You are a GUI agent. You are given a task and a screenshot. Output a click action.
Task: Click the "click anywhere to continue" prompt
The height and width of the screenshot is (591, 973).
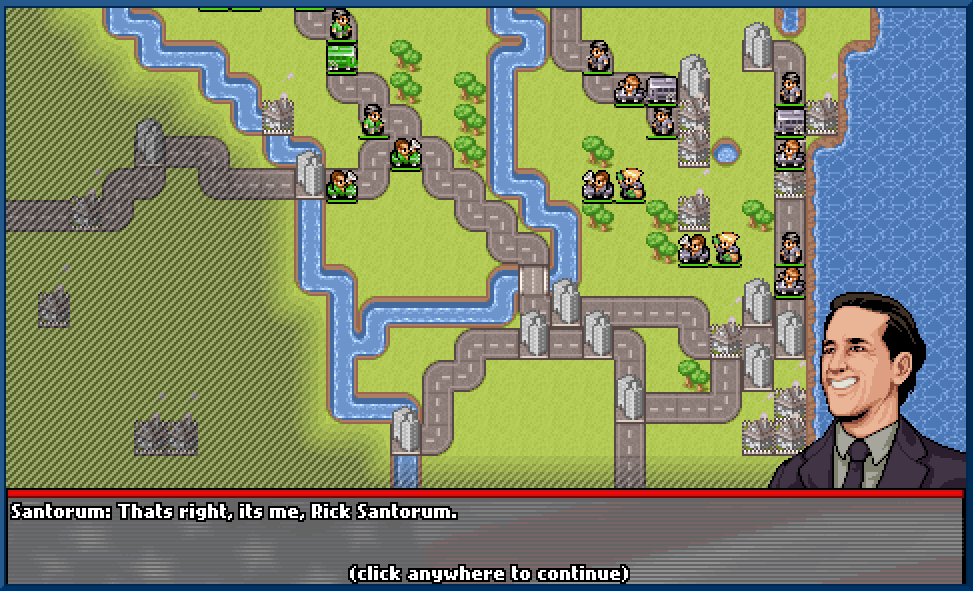pos(488,573)
